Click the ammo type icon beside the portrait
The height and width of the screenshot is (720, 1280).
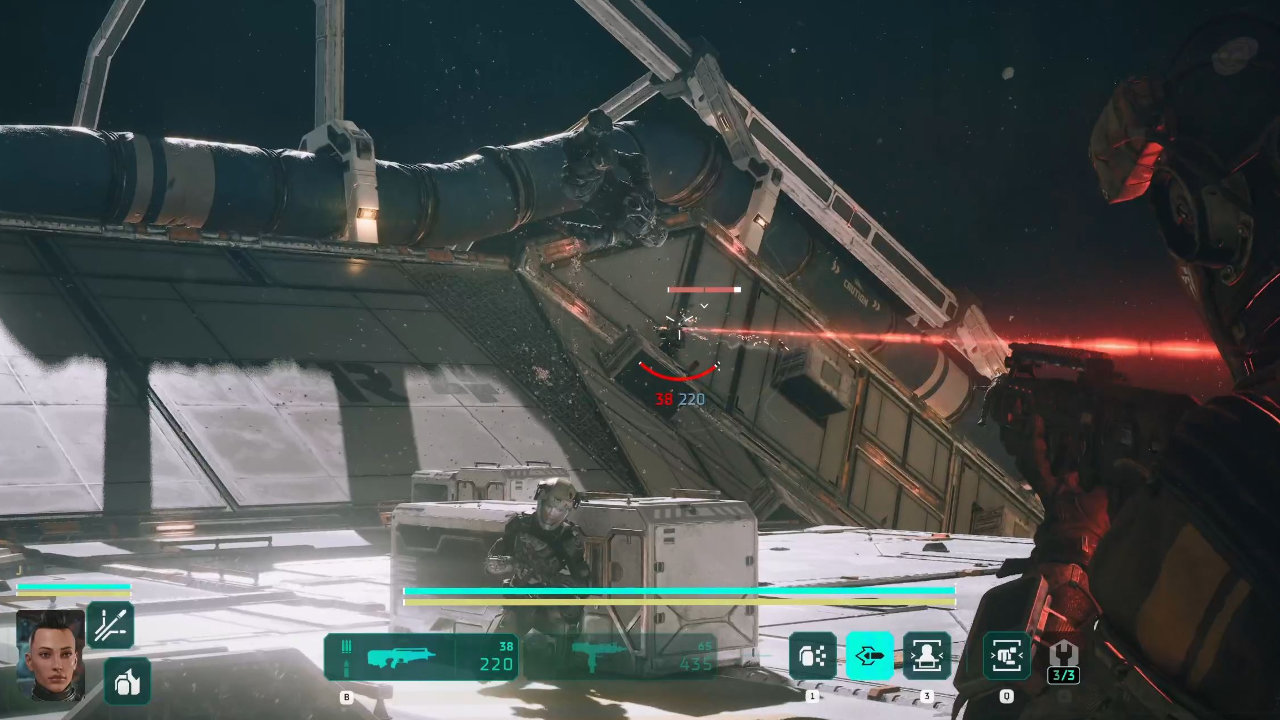[110, 625]
